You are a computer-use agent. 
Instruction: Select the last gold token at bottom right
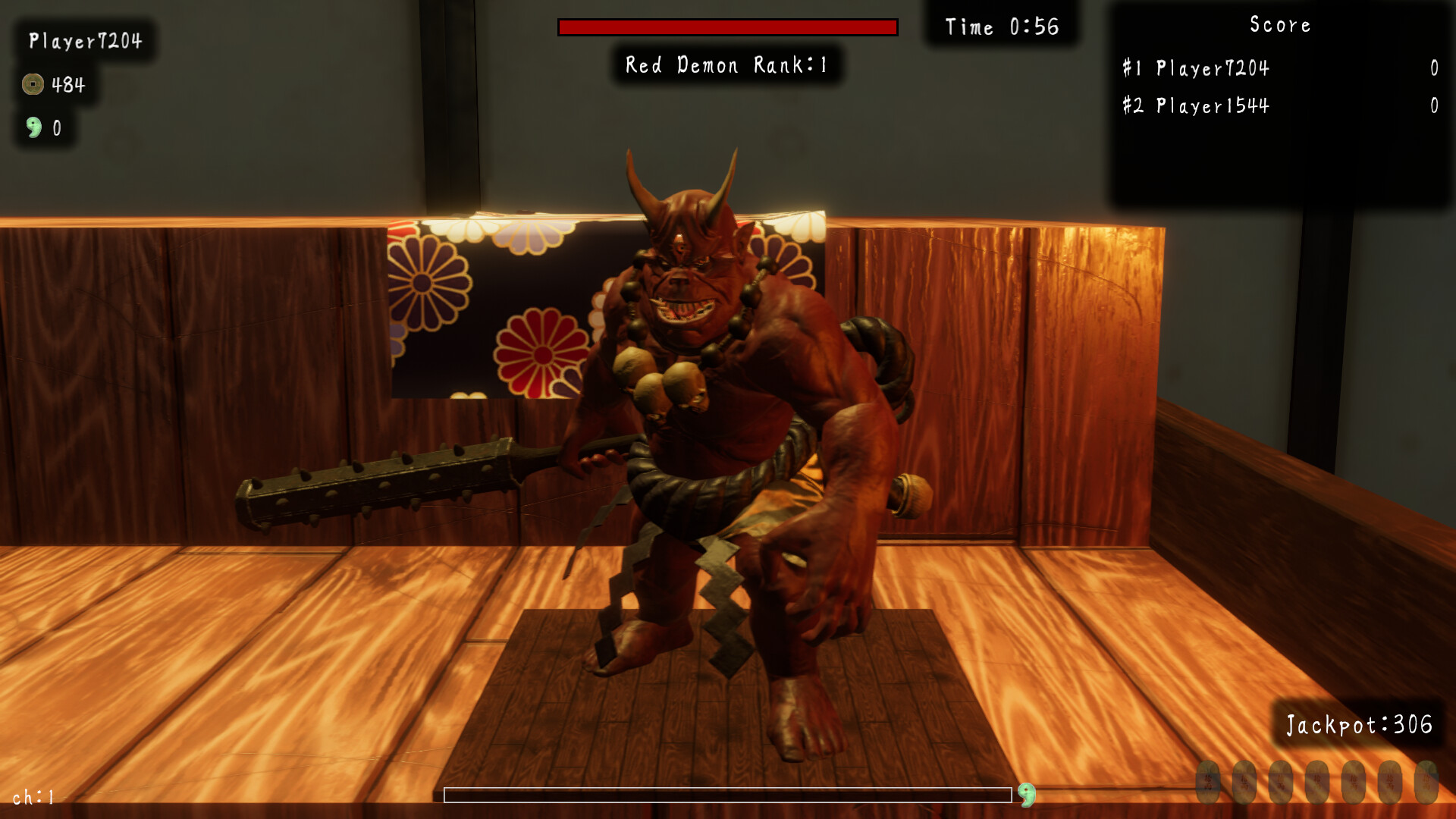1427,783
